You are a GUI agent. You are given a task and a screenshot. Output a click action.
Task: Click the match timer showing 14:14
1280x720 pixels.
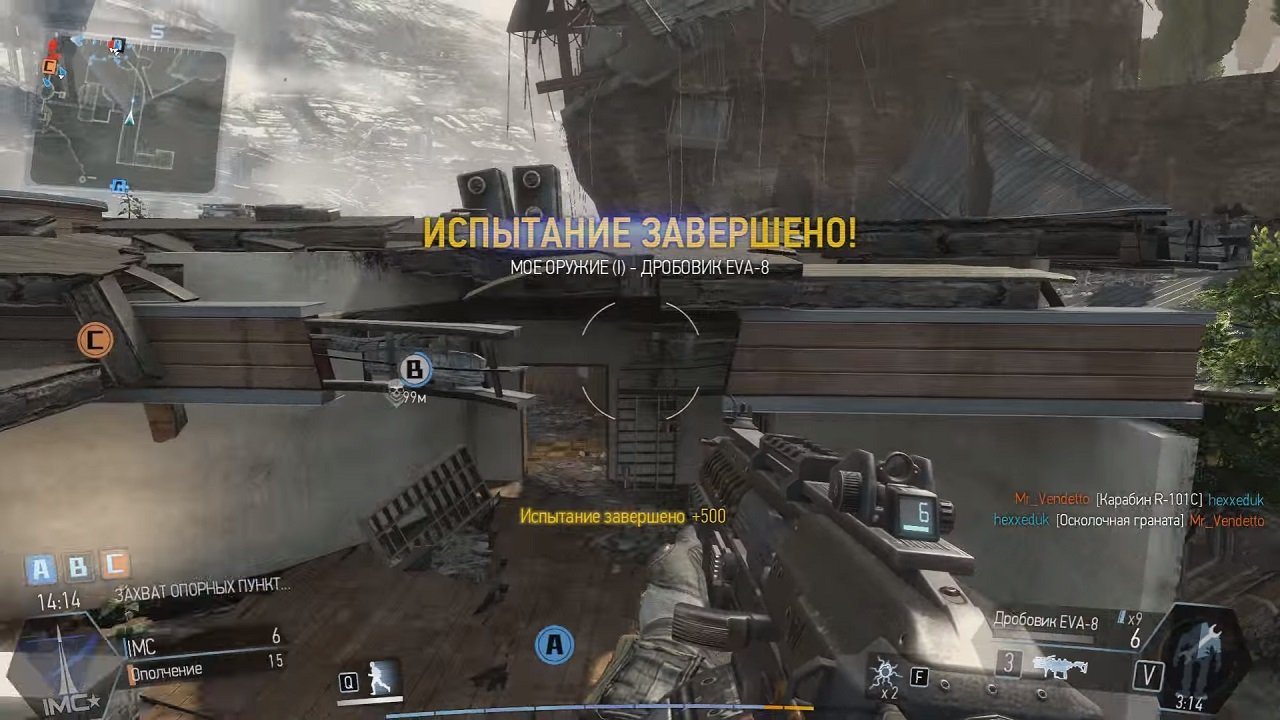pyautogui.click(x=60, y=603)
